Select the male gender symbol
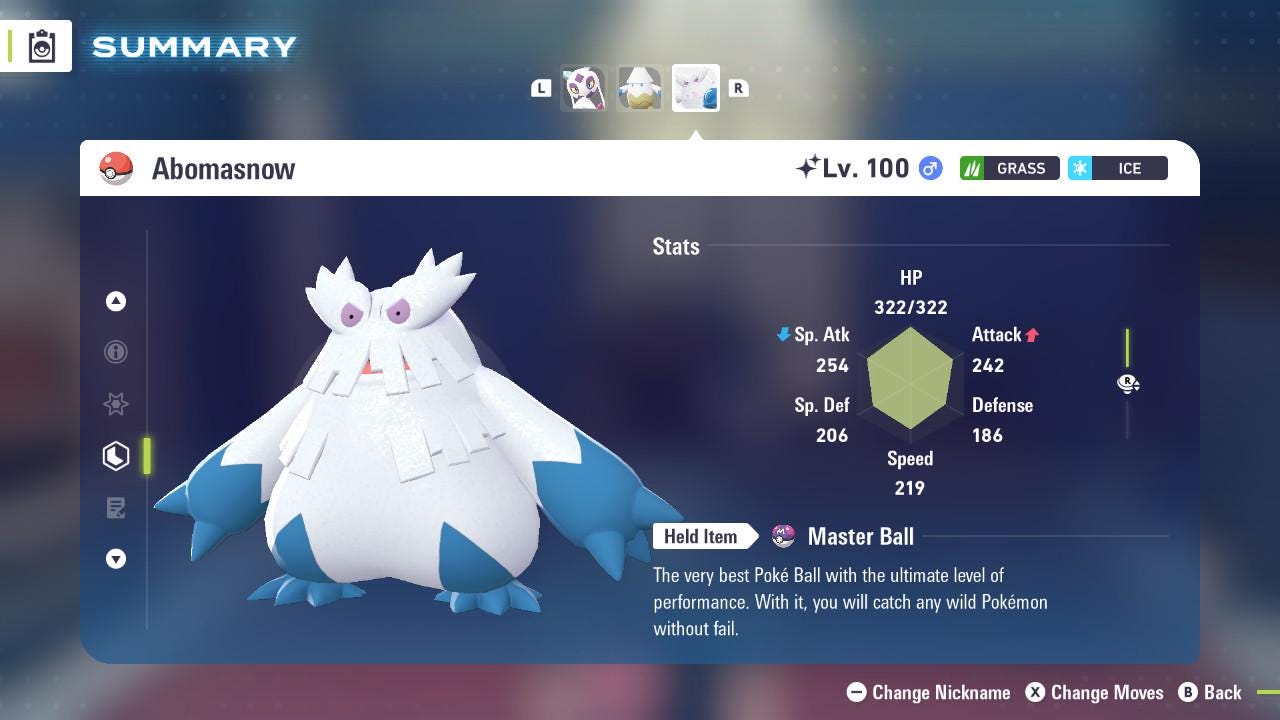This screenshot has height=720, width=1280. pos(929,168)
